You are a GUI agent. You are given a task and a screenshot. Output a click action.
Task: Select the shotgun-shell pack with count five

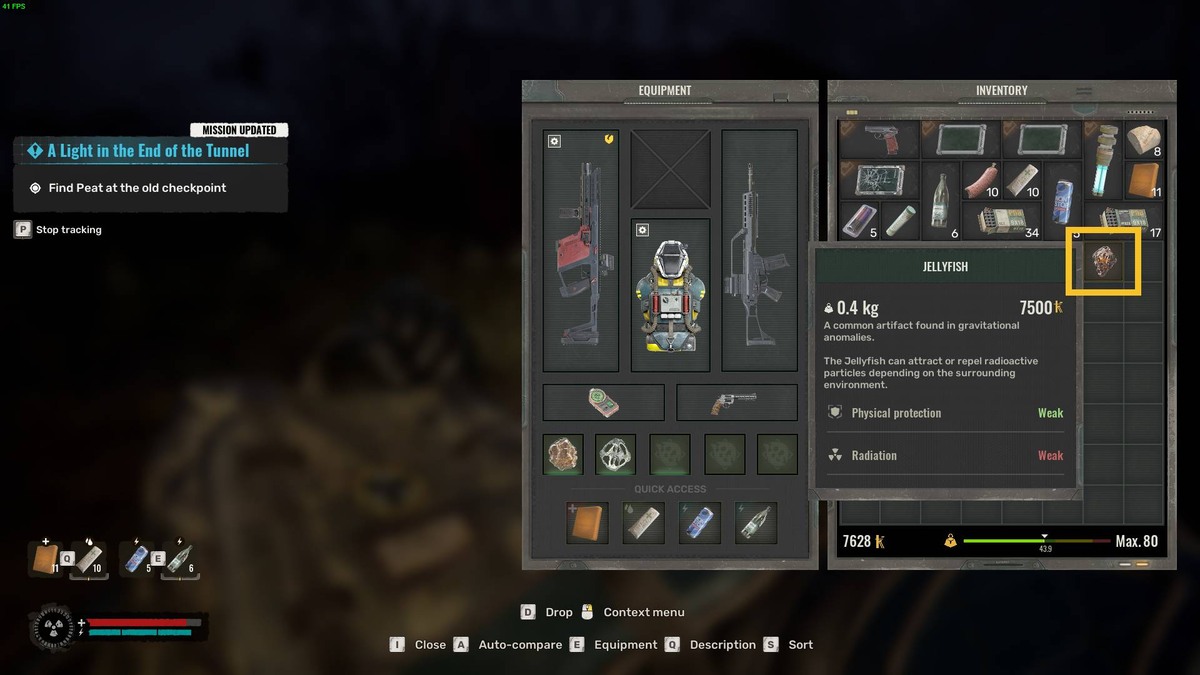(x=859, y=221)
